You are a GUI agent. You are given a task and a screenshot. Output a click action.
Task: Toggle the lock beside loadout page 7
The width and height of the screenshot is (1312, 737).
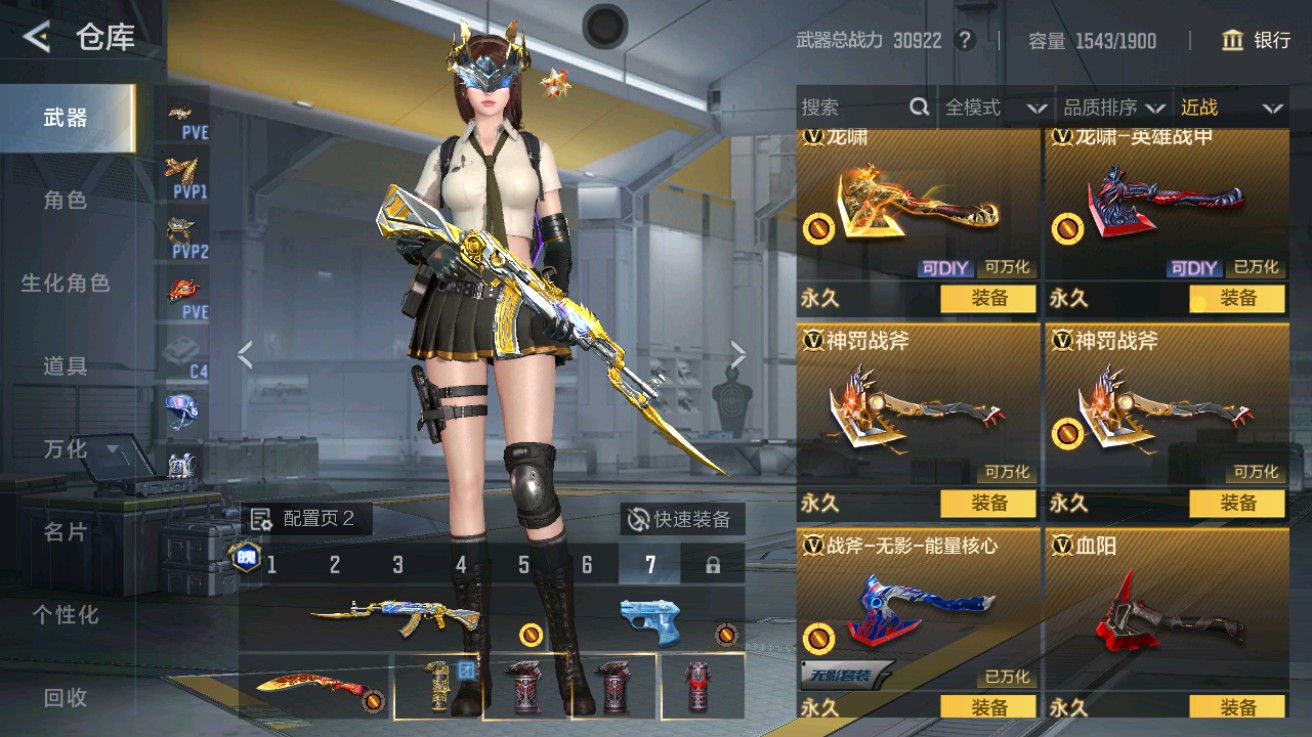[709, 565]
